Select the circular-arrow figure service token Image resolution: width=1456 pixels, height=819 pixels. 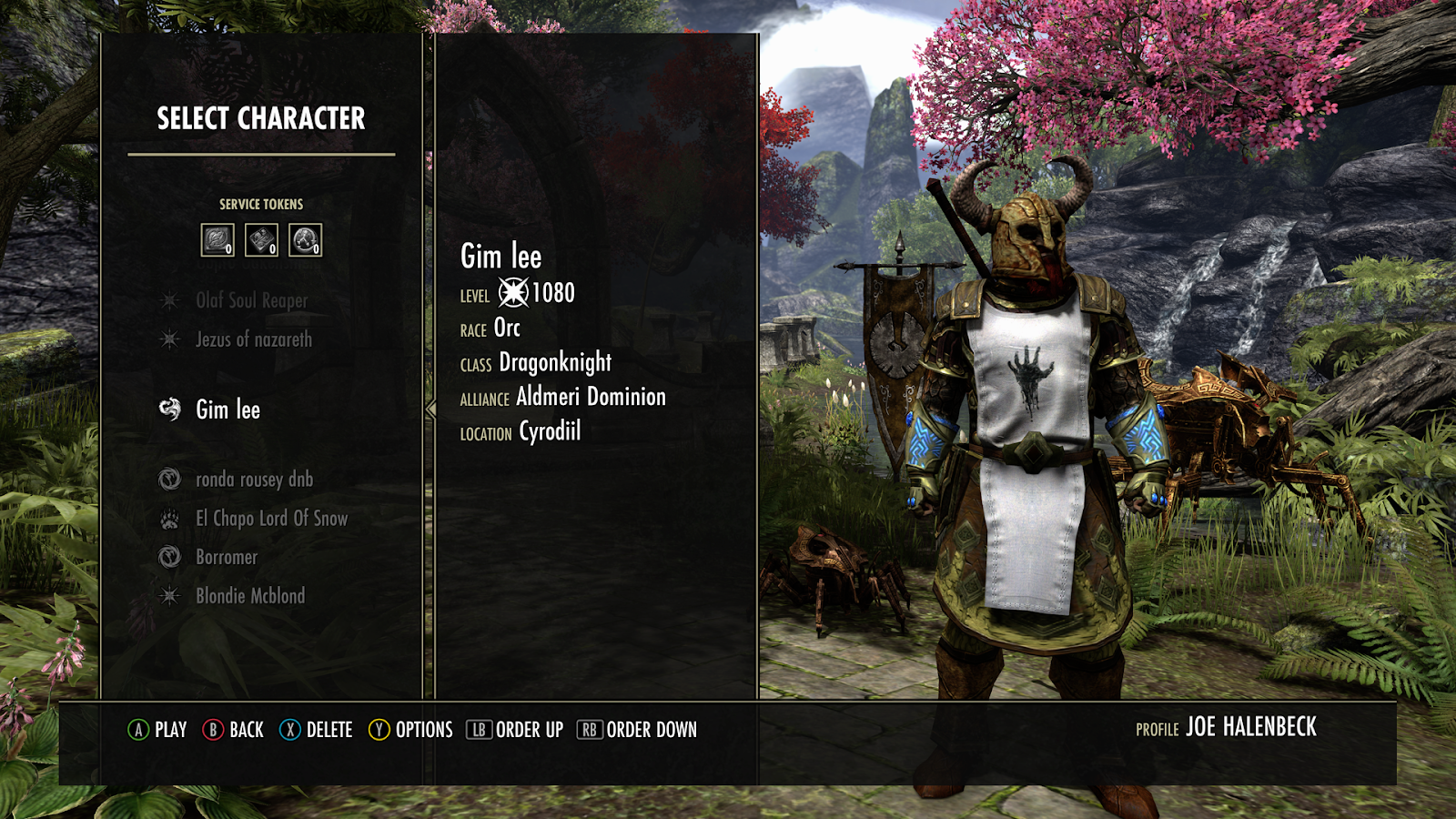(x=305, y=240)
